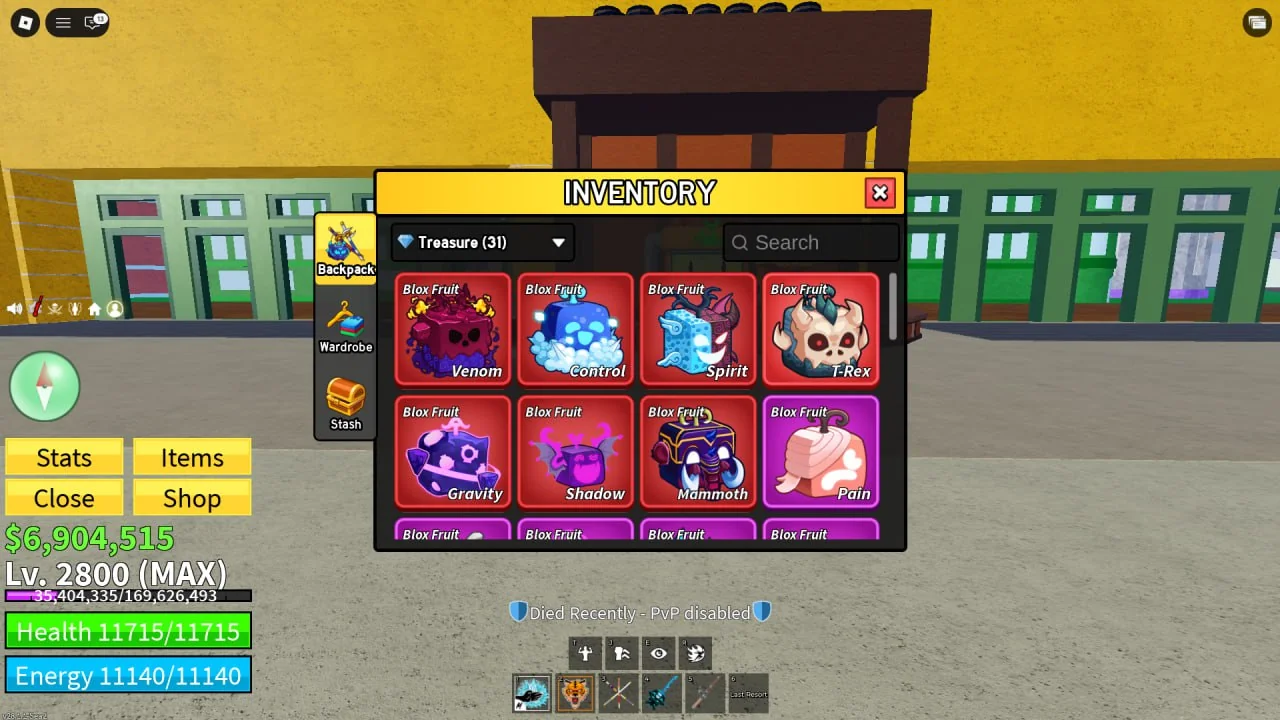The height and width of the screenshot is (720, 1280).
Task: Open the Treasure category dropdown
Action: coord(482,242)
